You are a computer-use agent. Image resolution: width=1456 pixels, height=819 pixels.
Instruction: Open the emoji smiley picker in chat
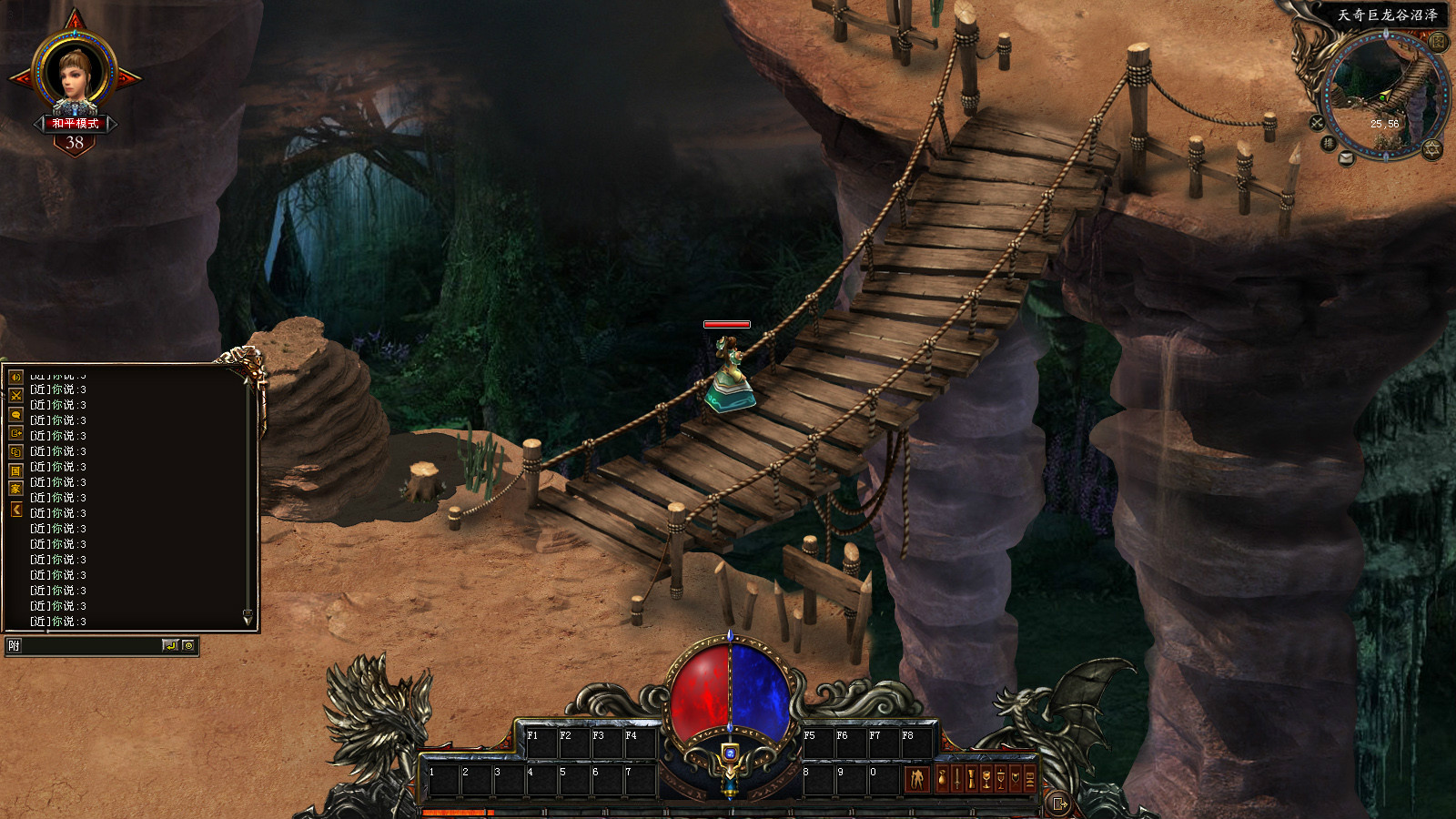tap(188, 646)
